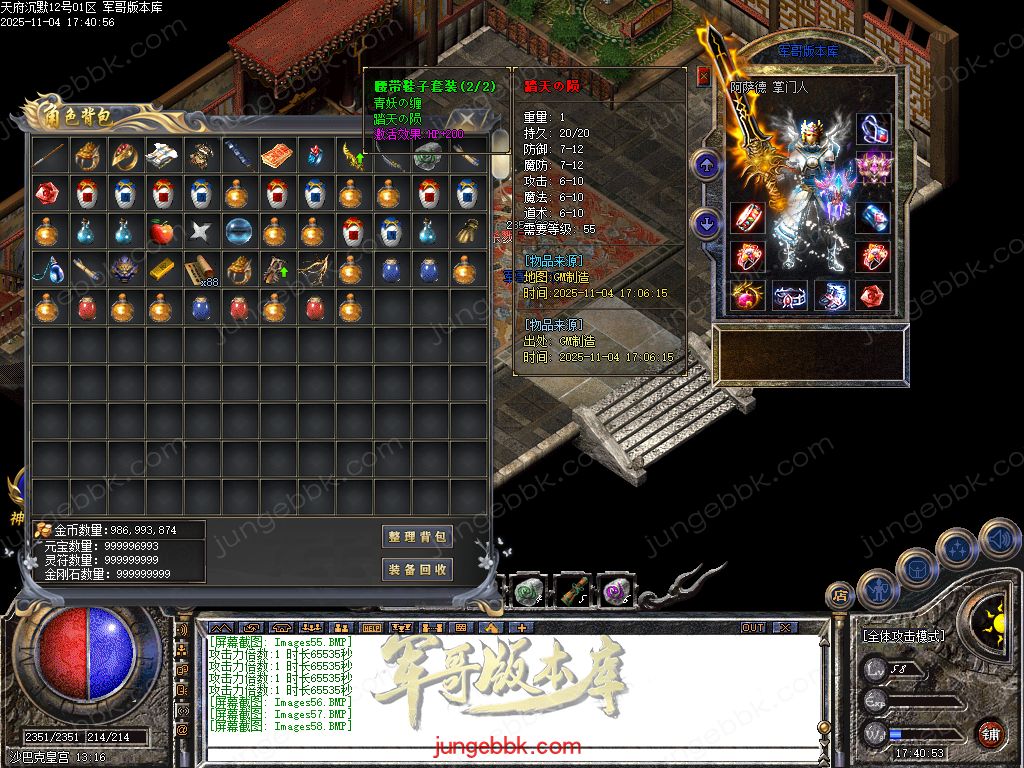Click the equipped purple winged medal slot
Viewport: 1024px width, 768px height.
pyautogui.click(x=873, y=161)
